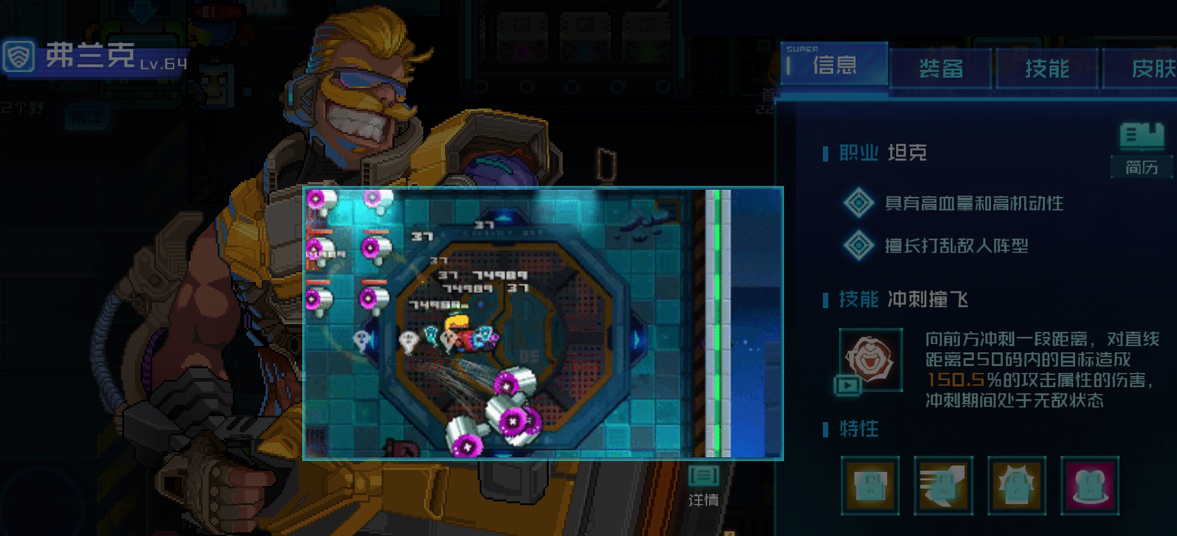Viewport: 1177px width, 536px height.
Task: Select the dashing figure trait icon
Action: click(x=943, y=485)
